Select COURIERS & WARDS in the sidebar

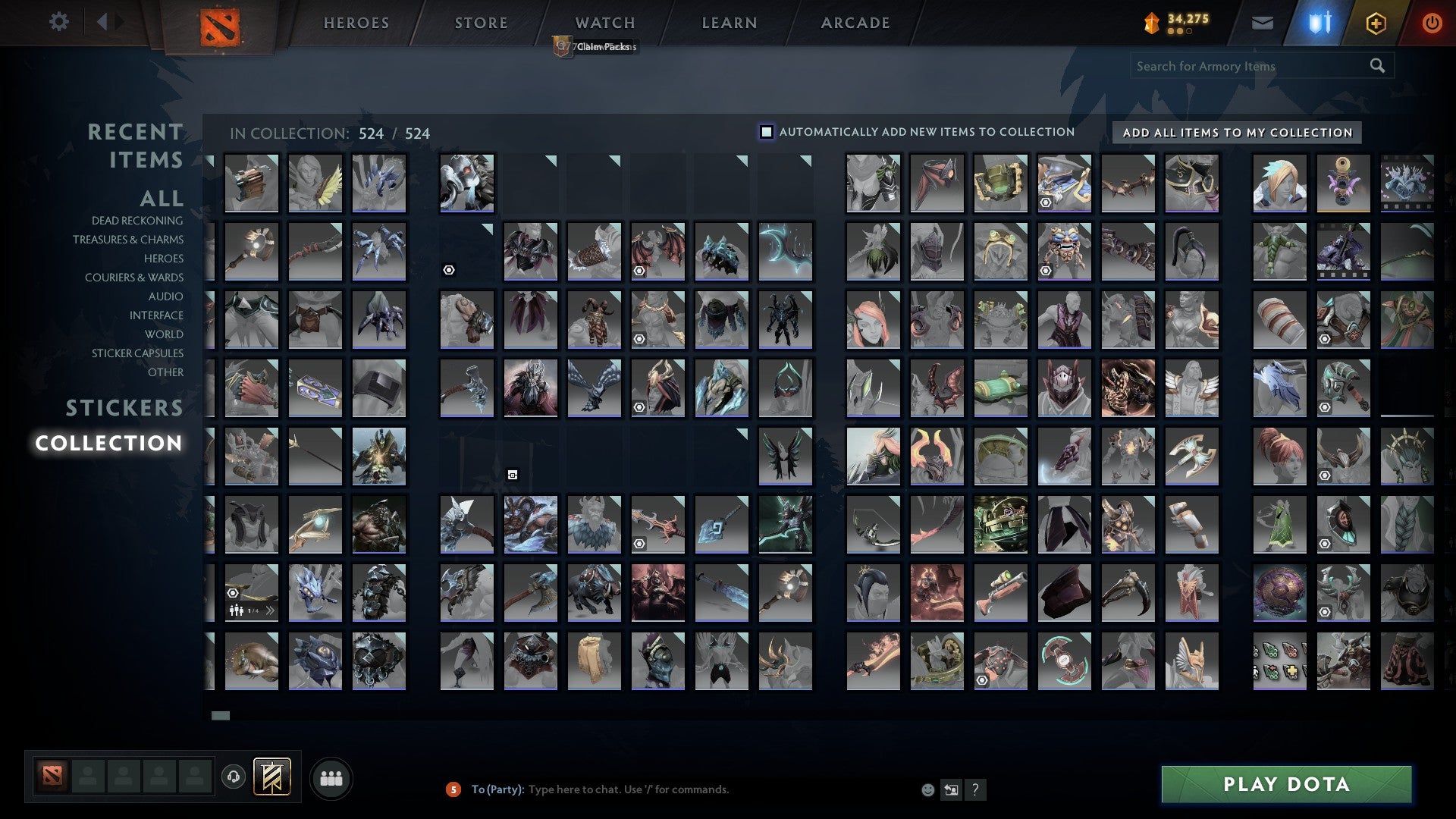[x=135, y=278]
